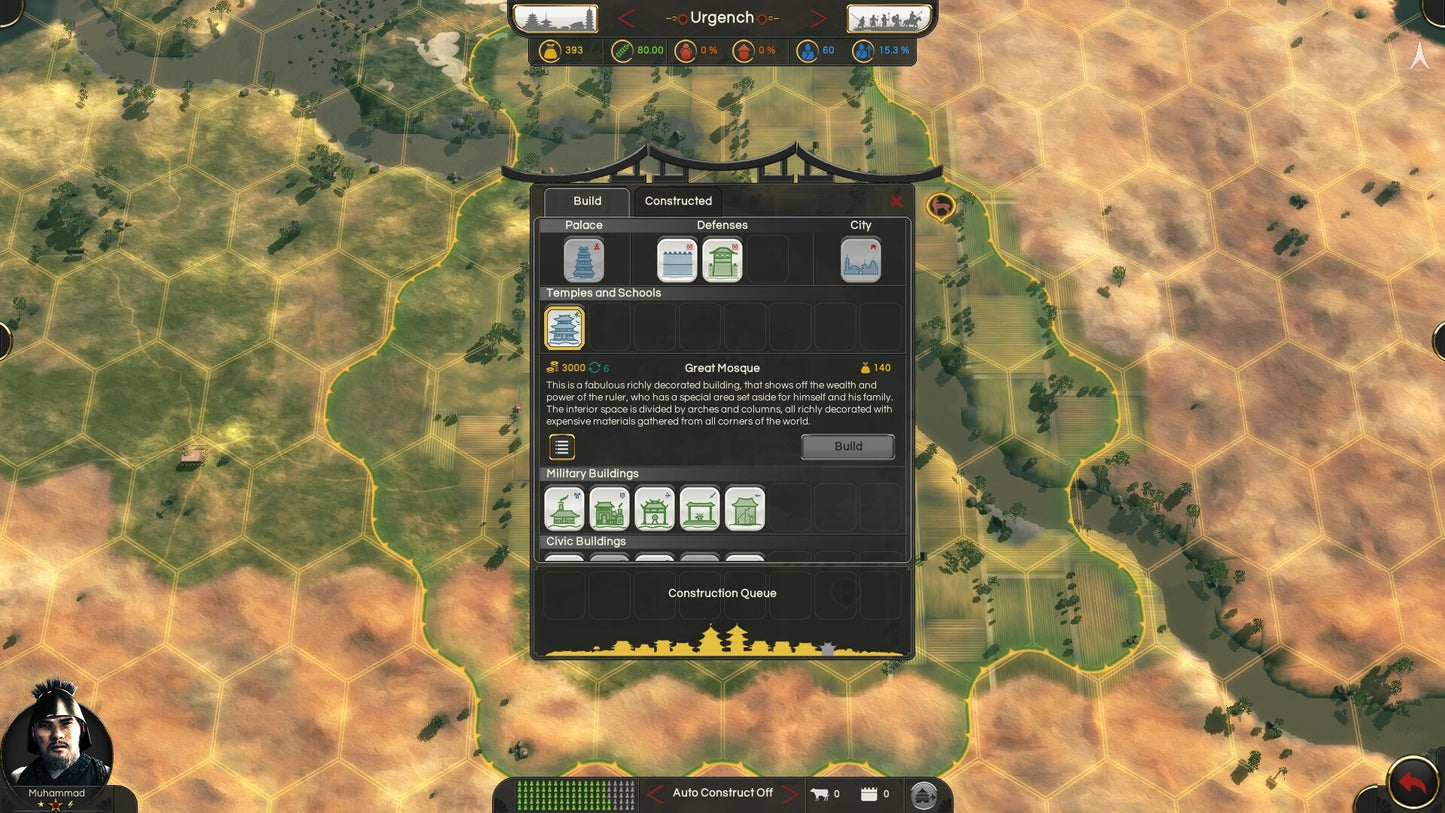Click the right arrow to view next city
The height and width of the screenshot is (813, 1445).
[x=818, y=17]
